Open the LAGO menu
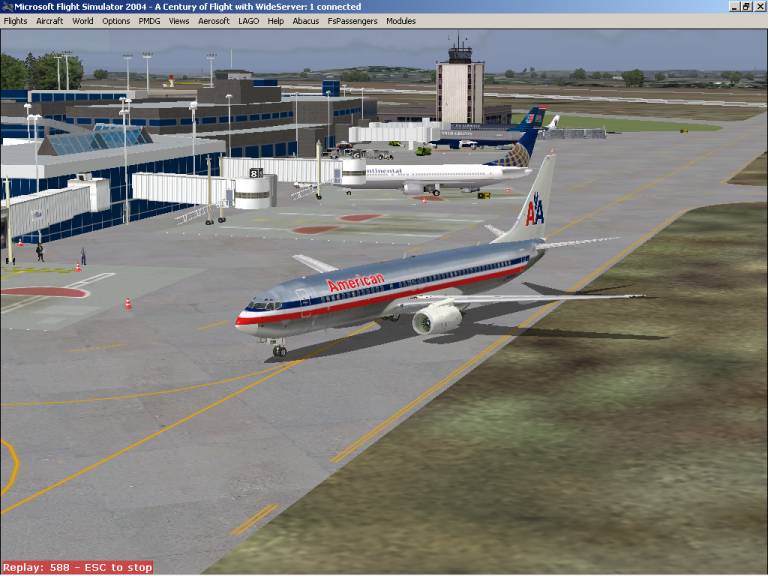Image resolution: width=768 pixels, height=576 pixels. tap(248, 20)
